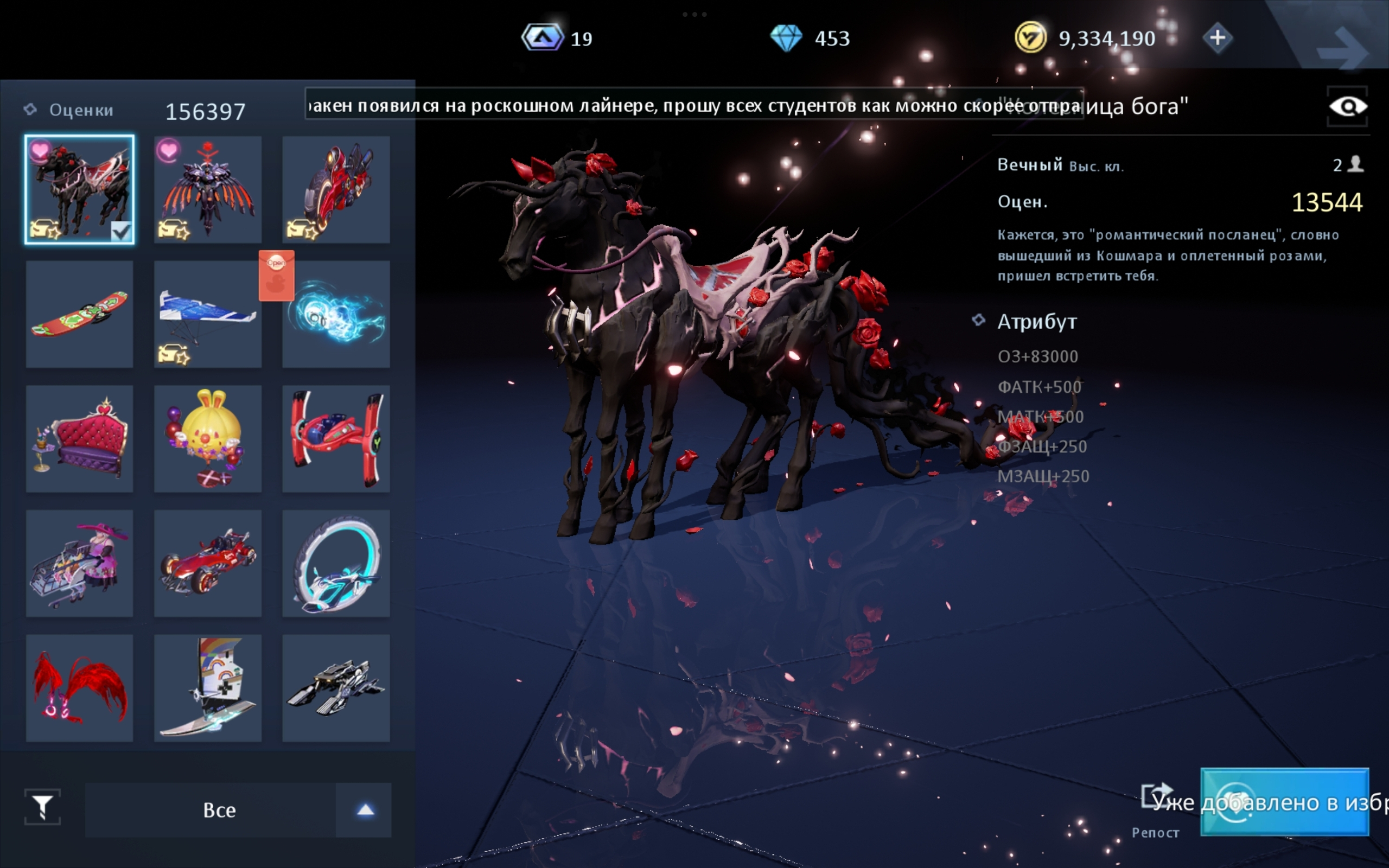Select the red feathered wings
The width and height of the screenshot is (1389, 868).
point(79,688)
